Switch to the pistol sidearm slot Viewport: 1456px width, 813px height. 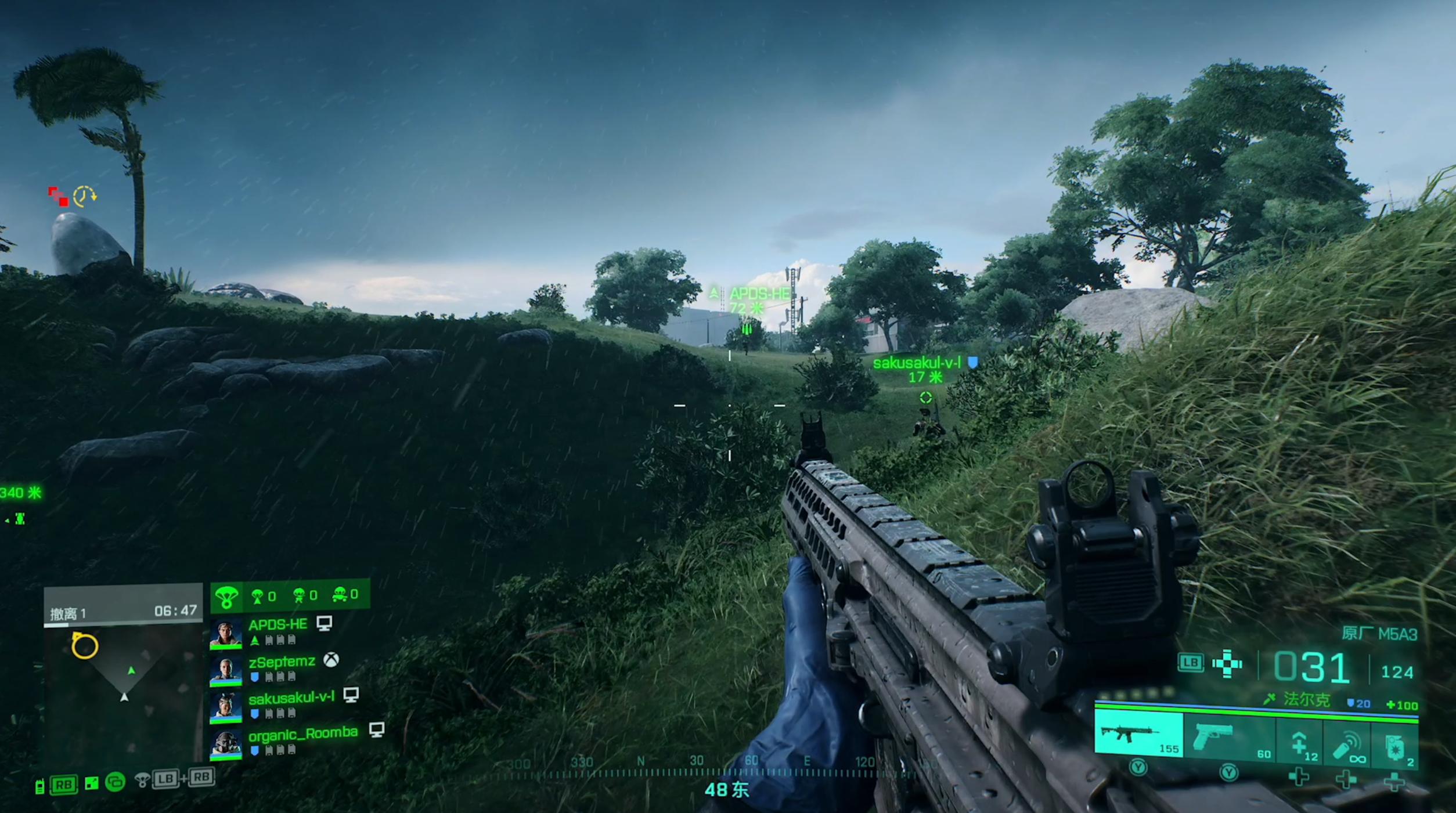[x=1228, y=738]
